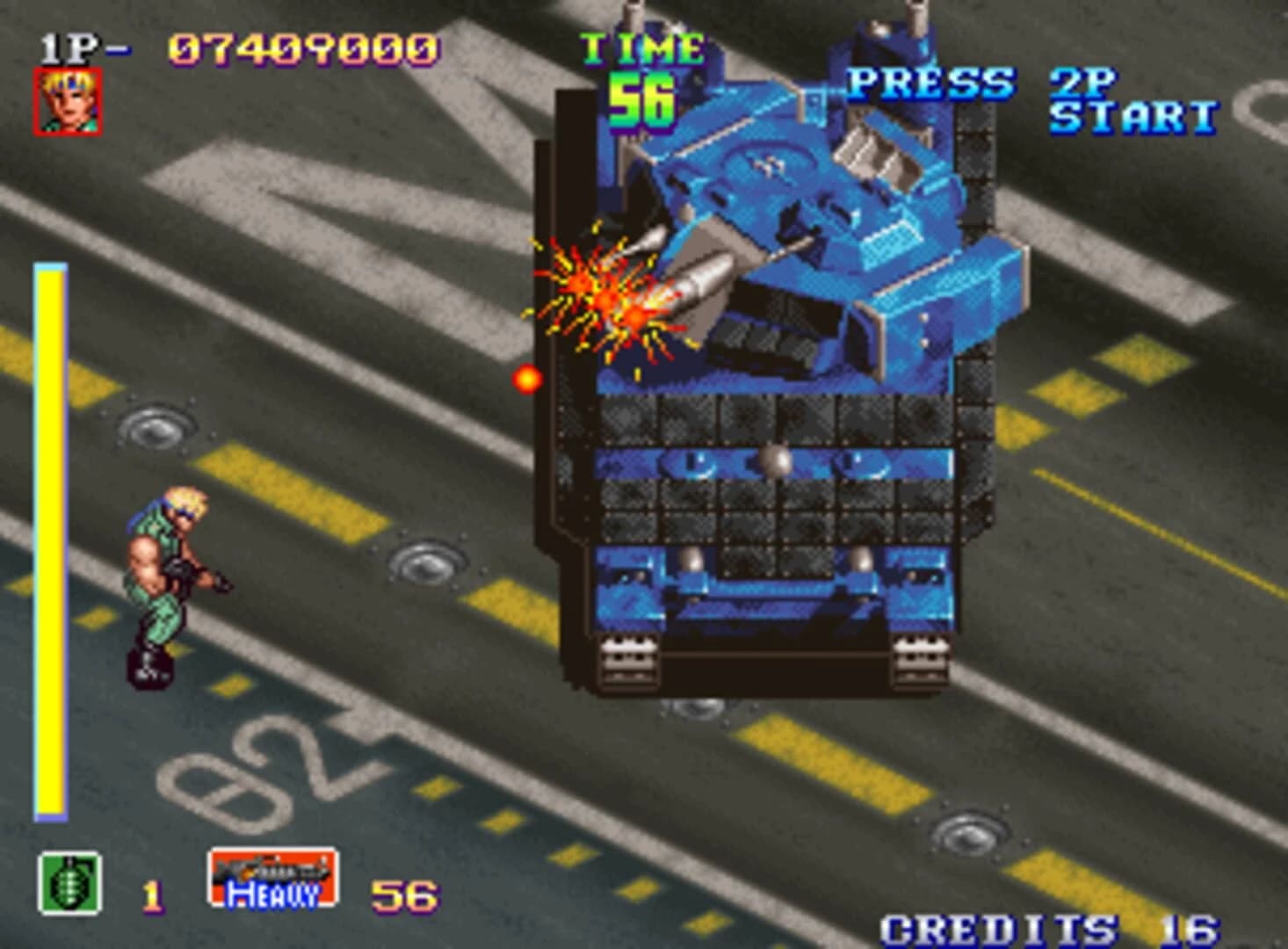Switch on the TIME 56 countdown display
Viewport: 1288px width, 949px height.
pos(644,98)
